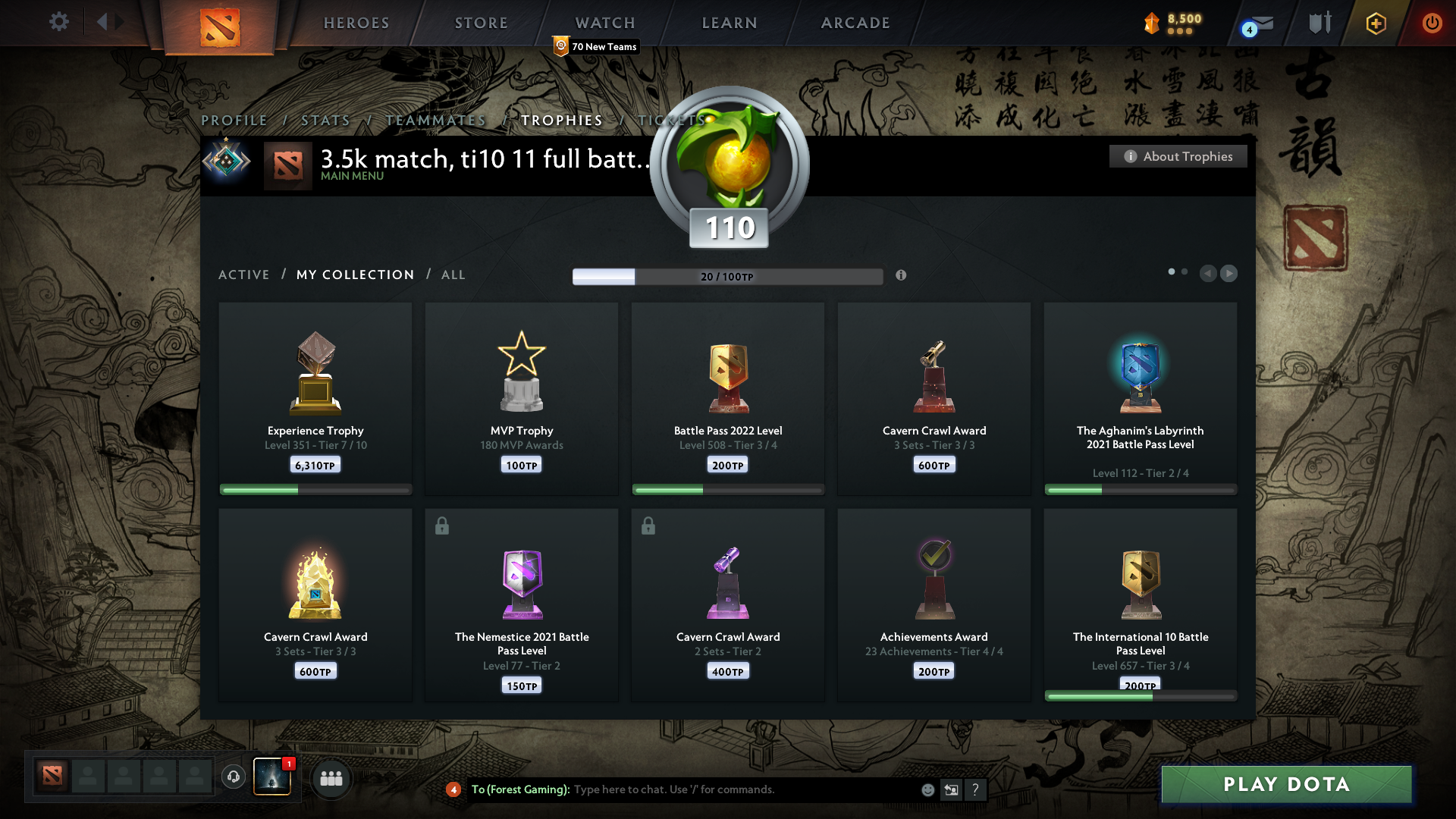Click the 20/100TP progress bar
This screenshot has width=1456, height=819.
tap(728, 276)
